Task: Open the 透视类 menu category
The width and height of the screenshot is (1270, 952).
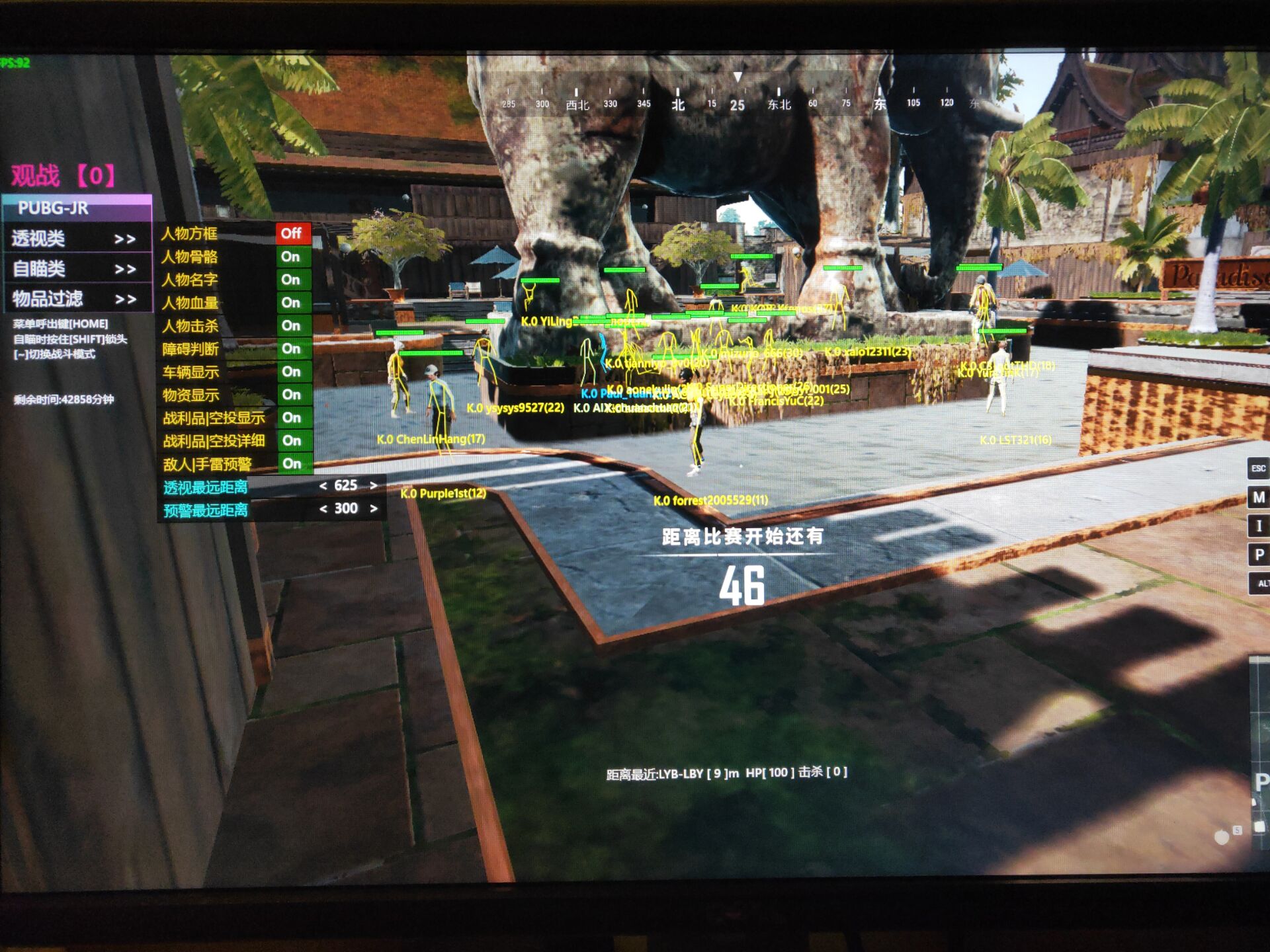Action: tap(74, 239)
